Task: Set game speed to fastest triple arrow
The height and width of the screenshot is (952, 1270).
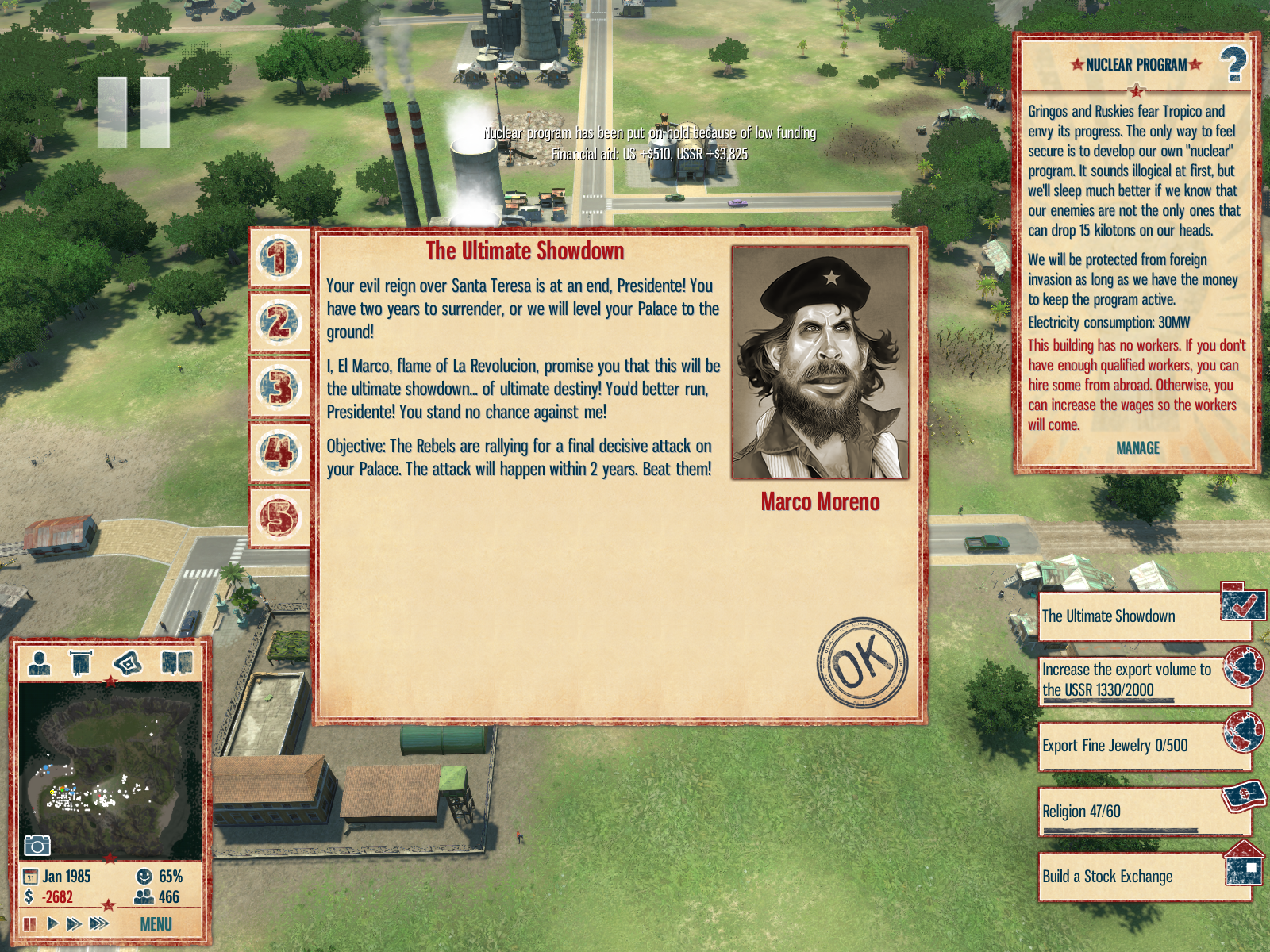Action: tap(99, 923)
